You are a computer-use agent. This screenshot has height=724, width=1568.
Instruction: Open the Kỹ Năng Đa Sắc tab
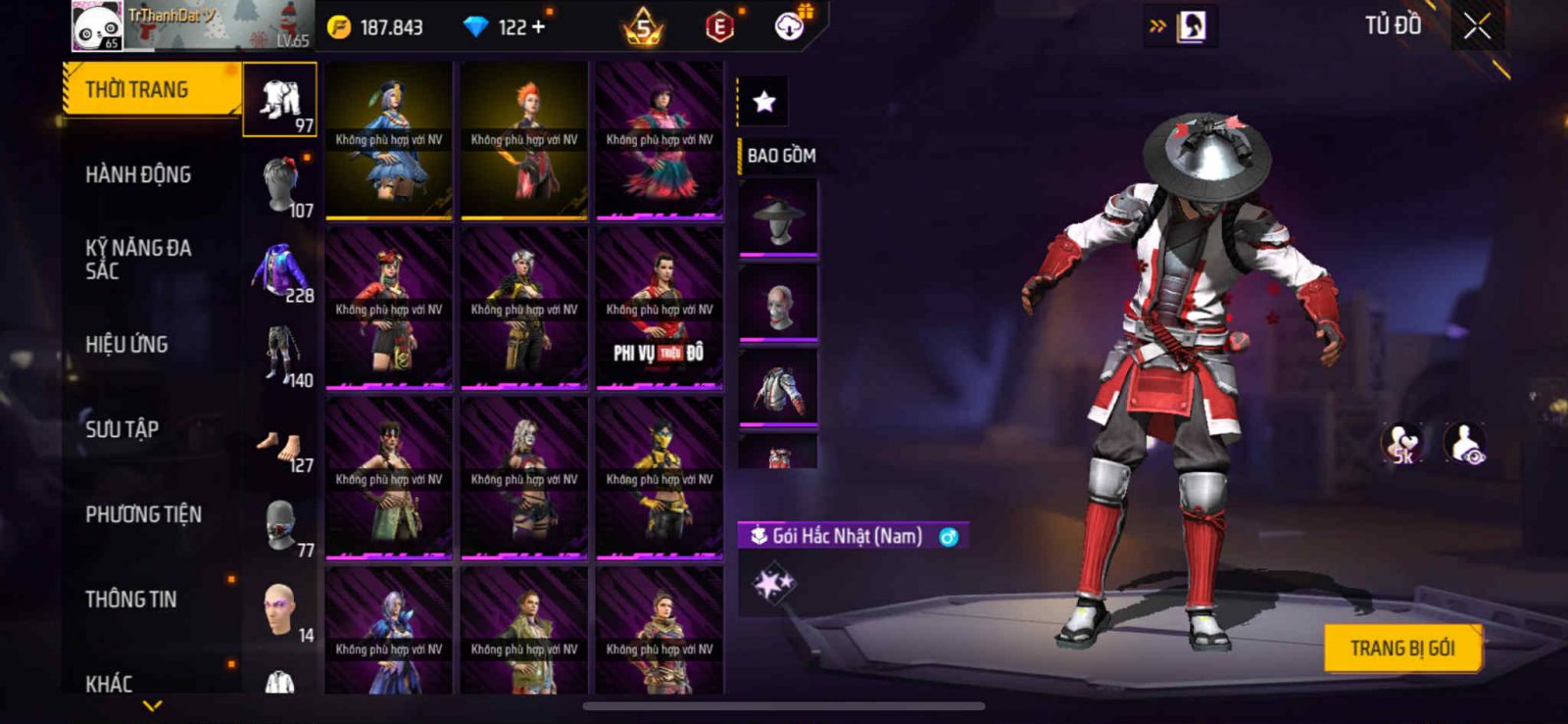(x=139, y=260)
